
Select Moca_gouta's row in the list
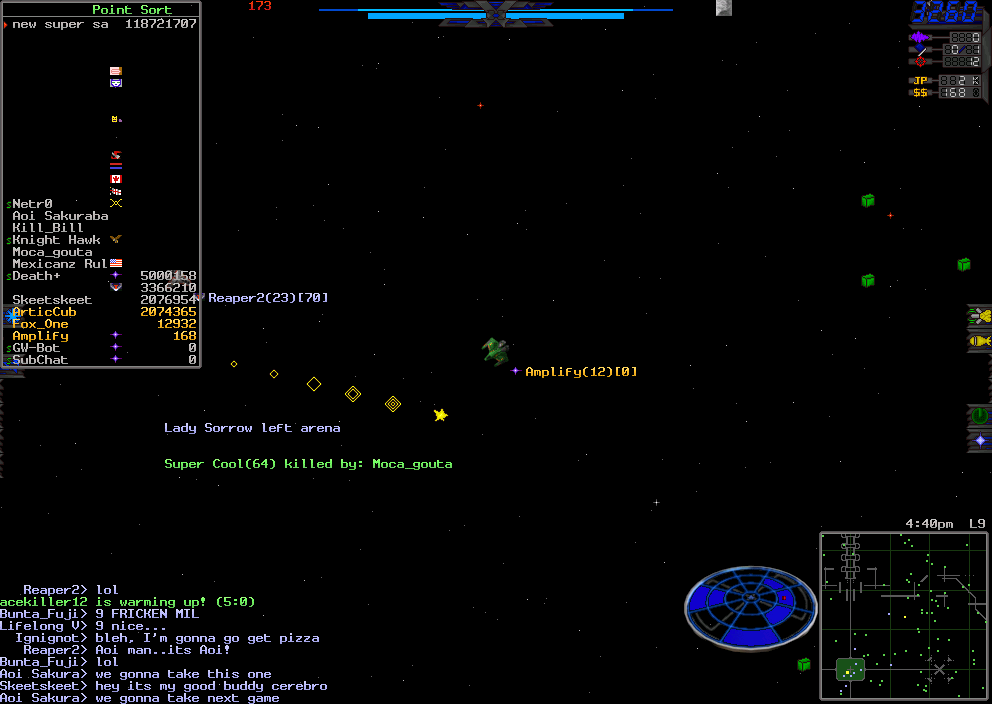click(52, 252)
